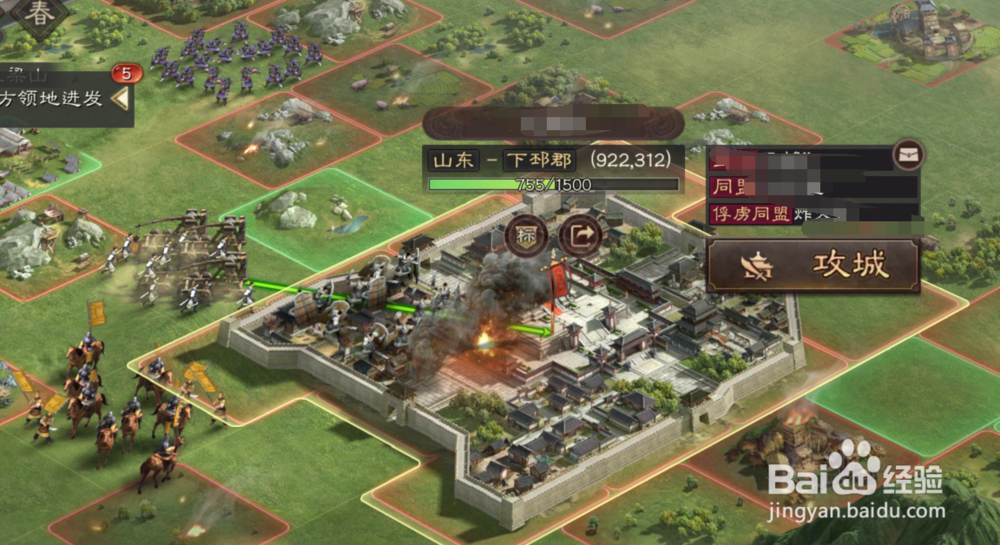This screenshot has height=545, width=1000.
Task: Start the 攻城 siege attack
Action: (813, 265)
